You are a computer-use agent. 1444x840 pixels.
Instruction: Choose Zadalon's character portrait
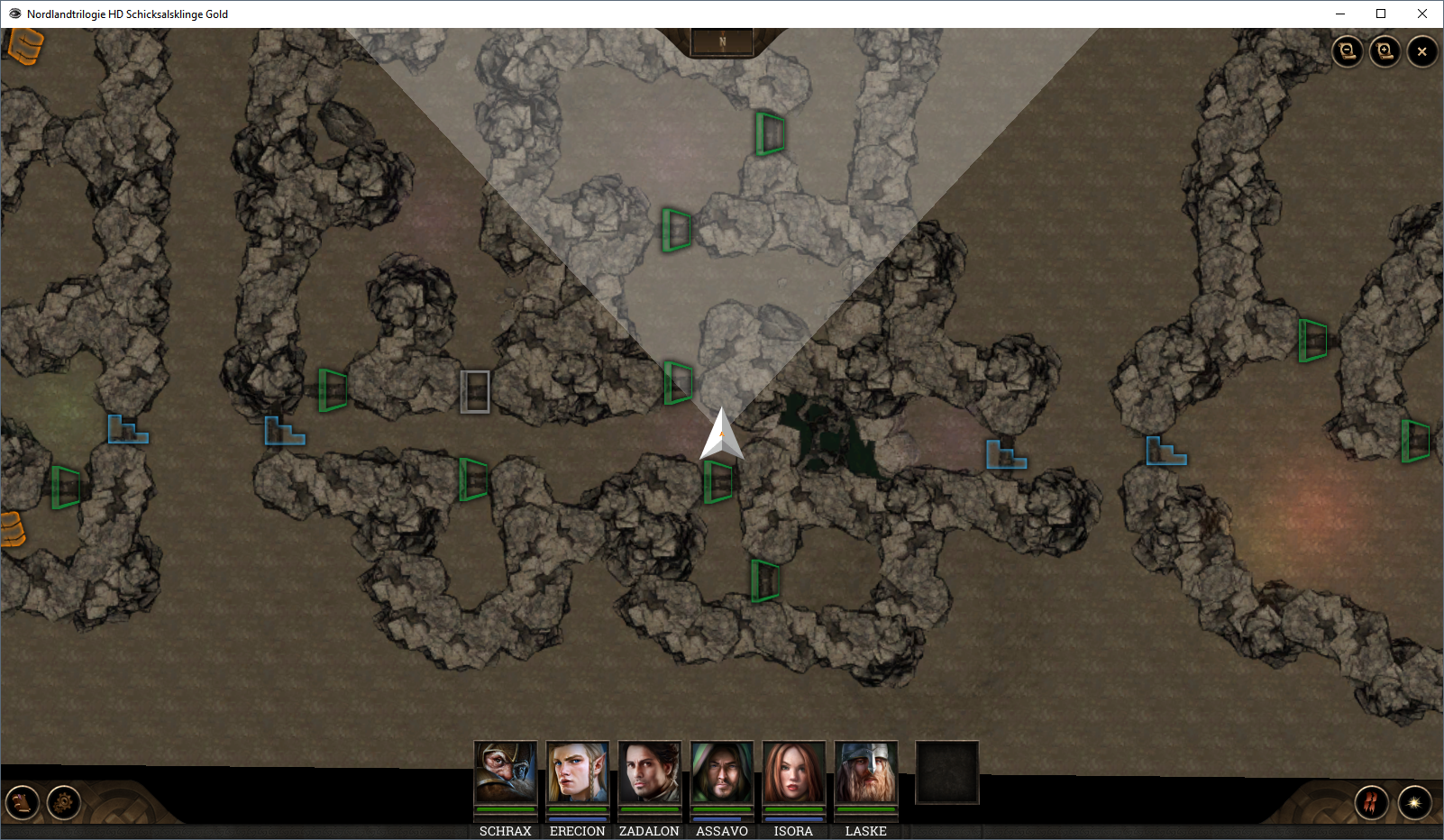point(650,773)
